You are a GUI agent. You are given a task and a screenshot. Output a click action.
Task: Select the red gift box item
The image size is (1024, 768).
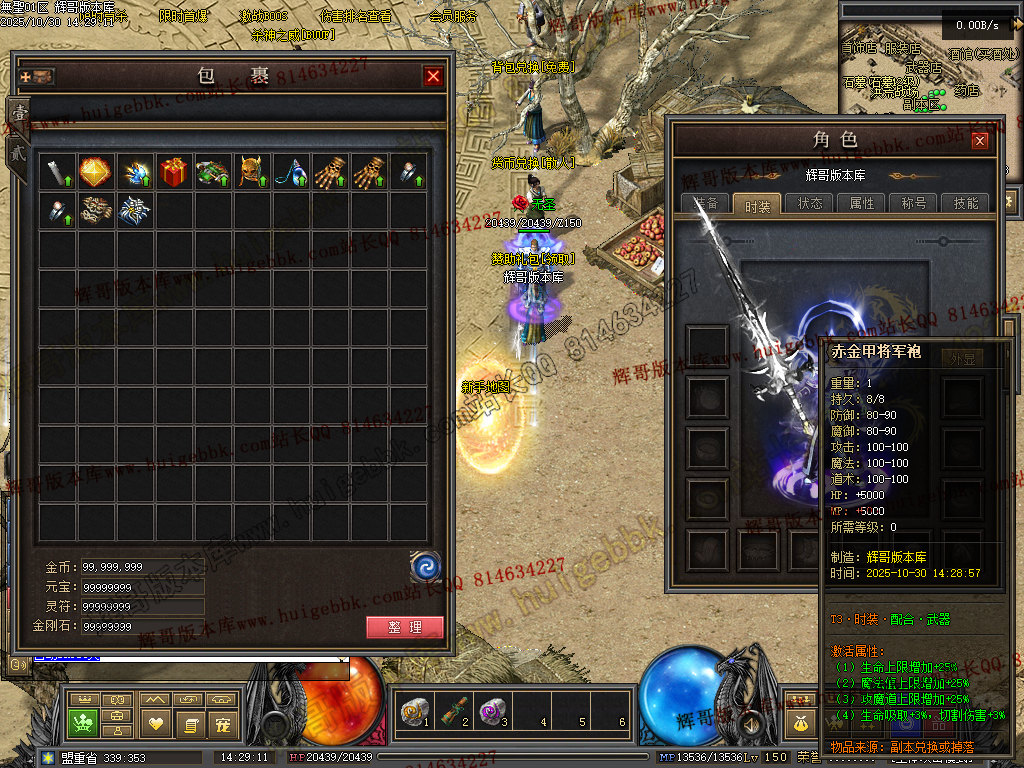click(x=174, y=171)
